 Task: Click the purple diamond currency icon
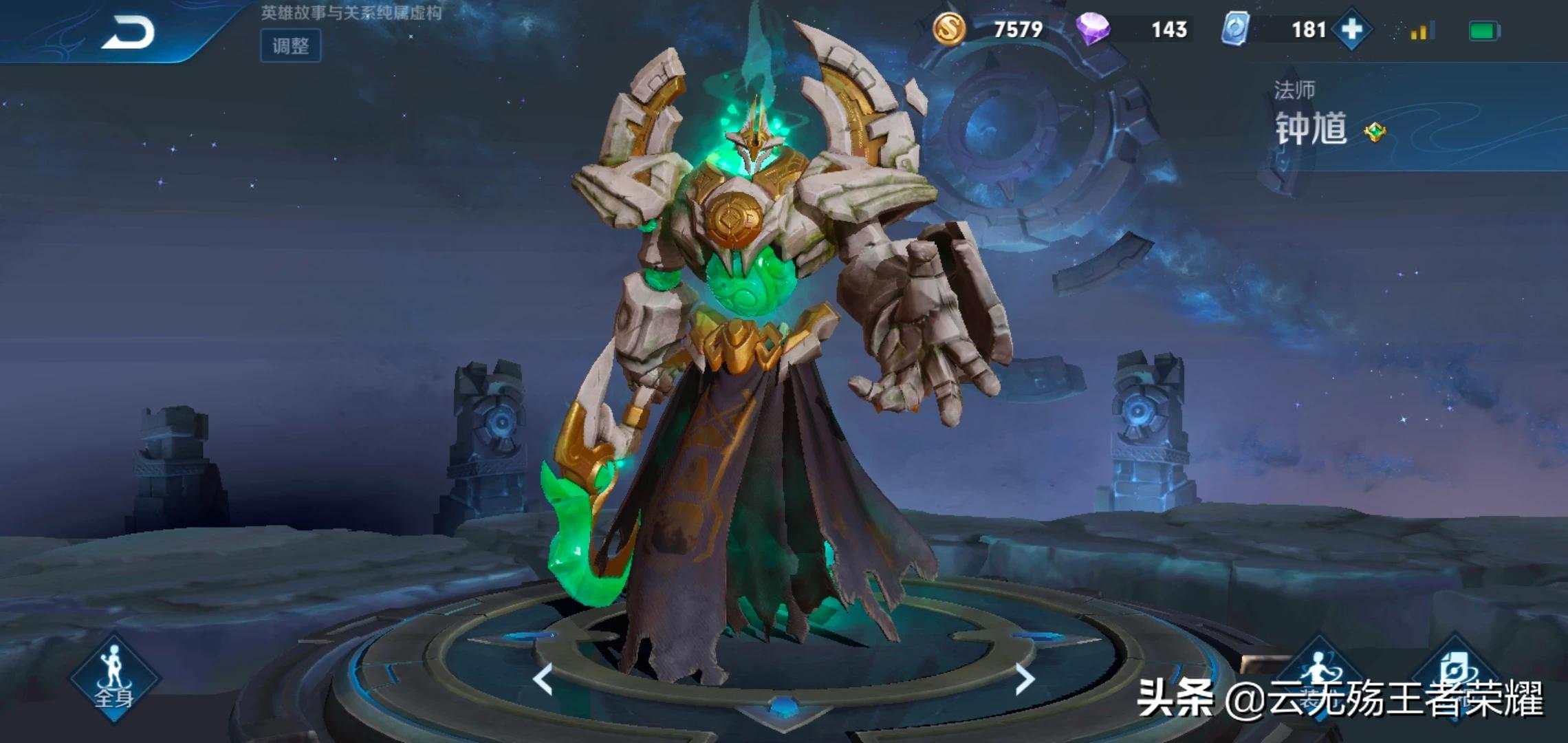tap(1093, 30)
